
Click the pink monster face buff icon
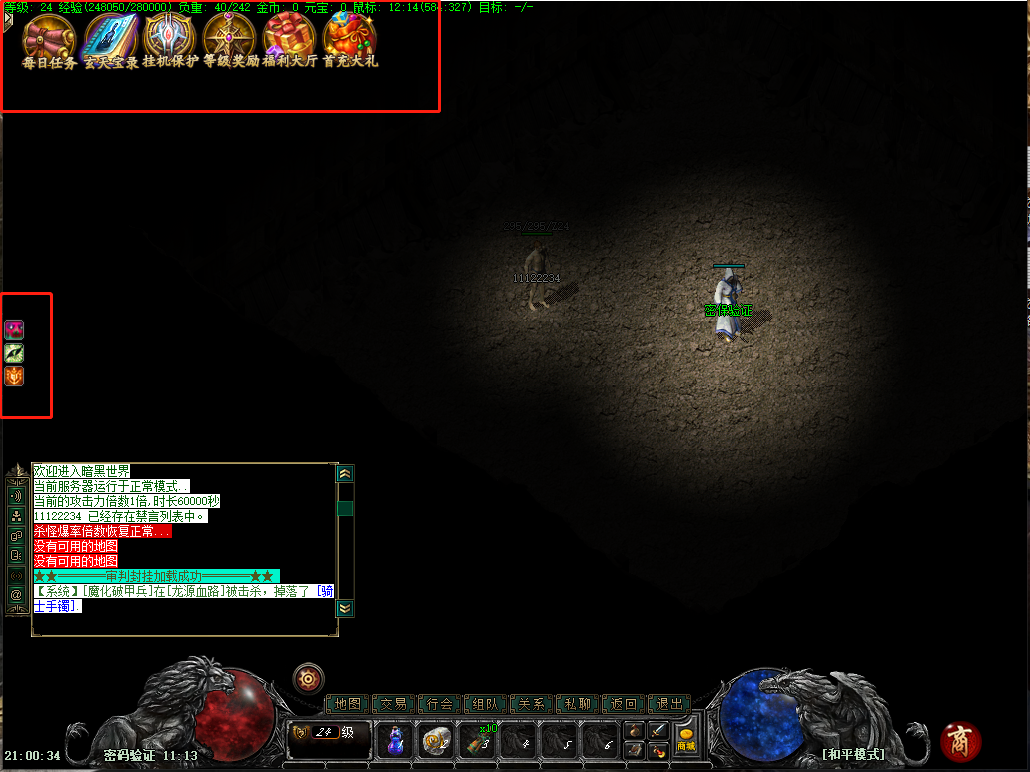pyautogui.click(x=15, y=329)
